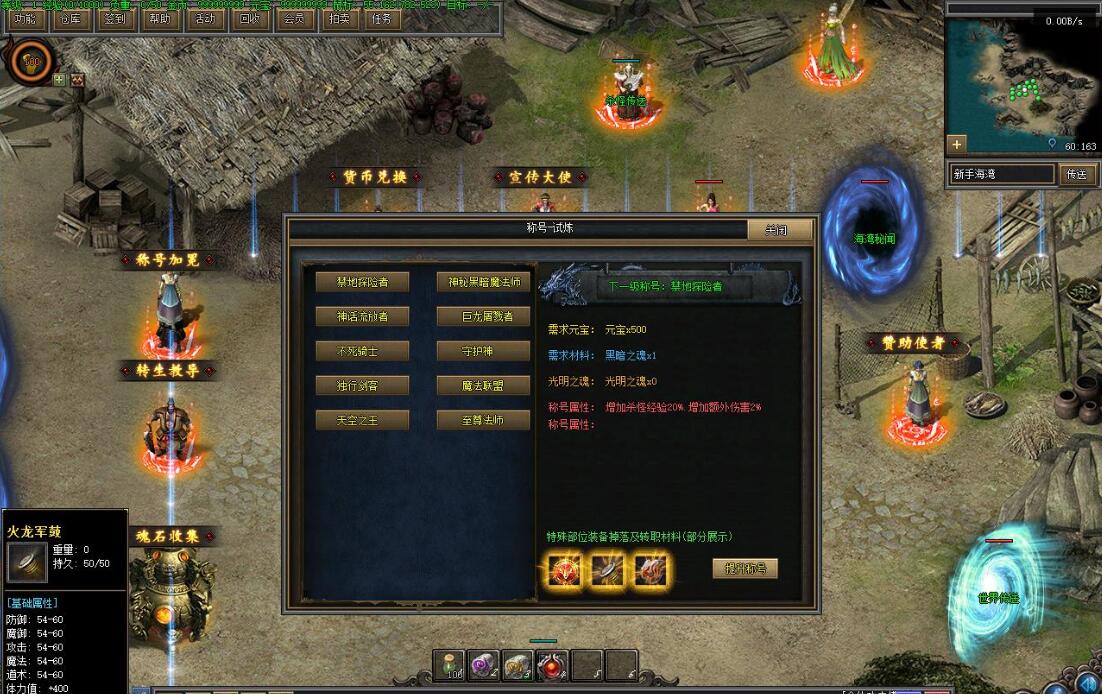Open the 仓库 warehouse menu
Image resolution: width=1102 pixels, height=694 pixels.
[x=70, y=20]
